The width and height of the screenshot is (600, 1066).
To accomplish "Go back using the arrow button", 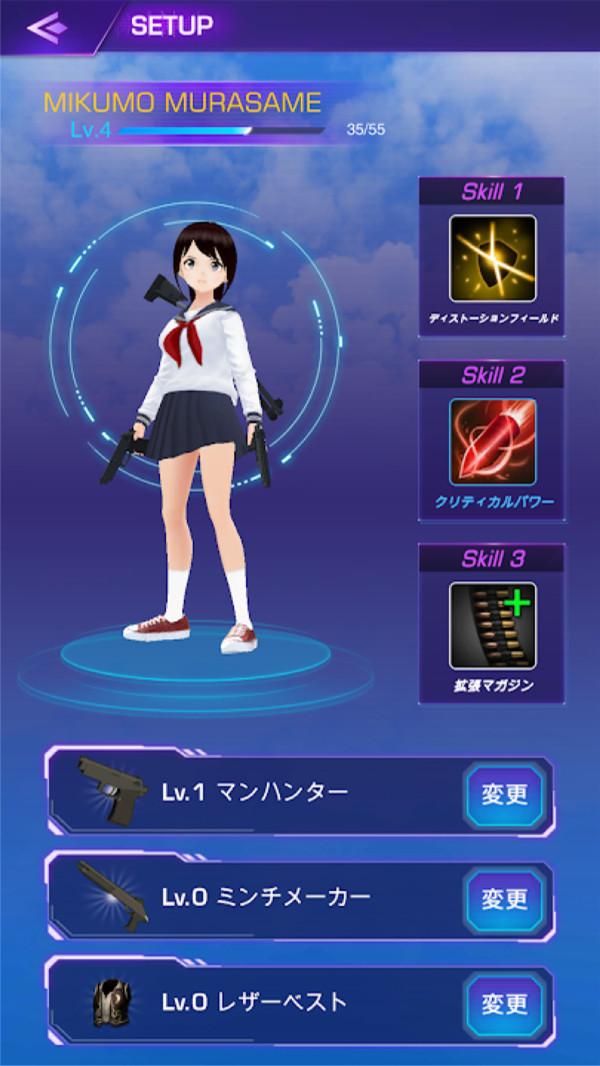I will [48, 27].
